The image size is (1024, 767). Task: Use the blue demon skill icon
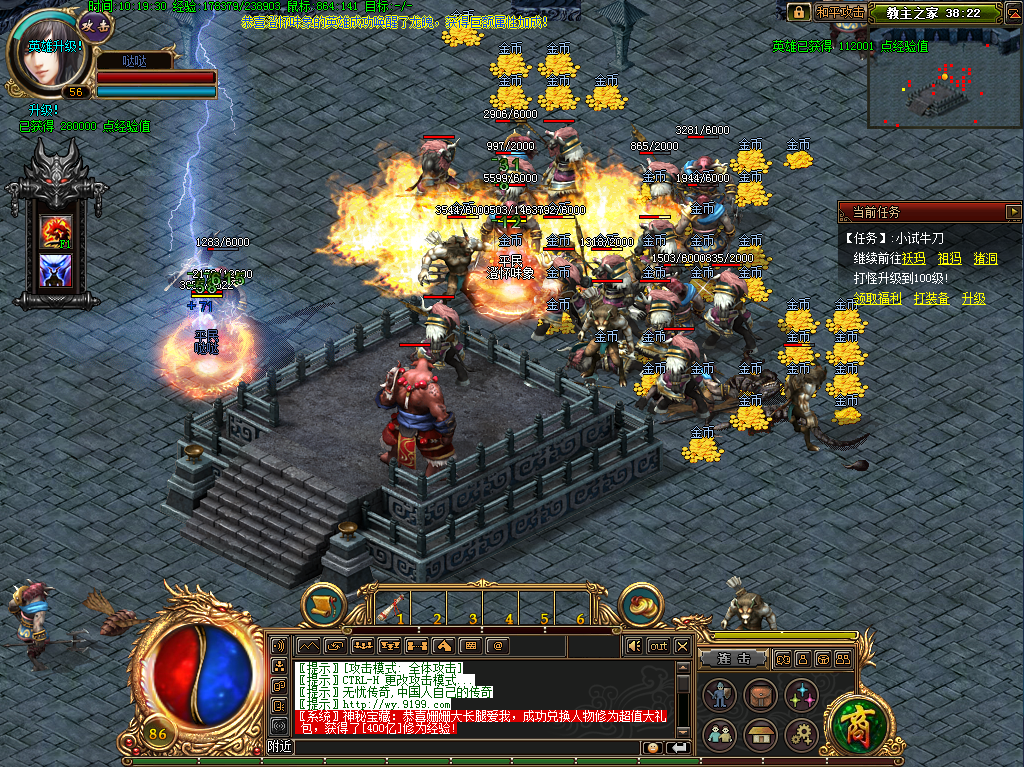tap(54, 270)
